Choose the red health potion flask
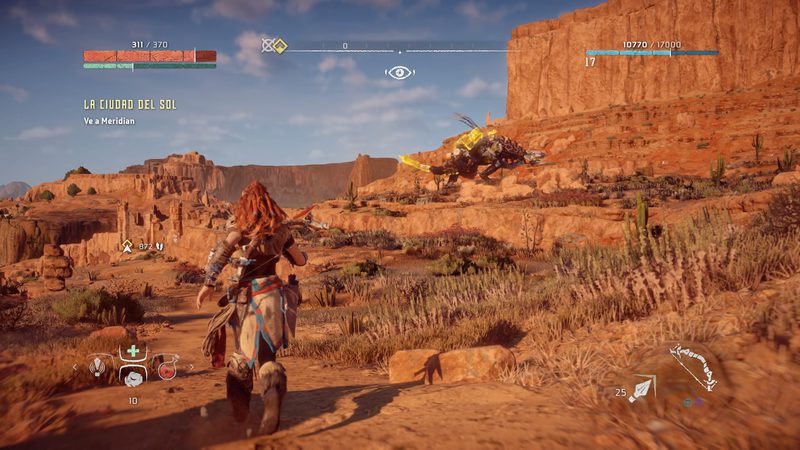 pyautogui.click(x=165, y=368)
